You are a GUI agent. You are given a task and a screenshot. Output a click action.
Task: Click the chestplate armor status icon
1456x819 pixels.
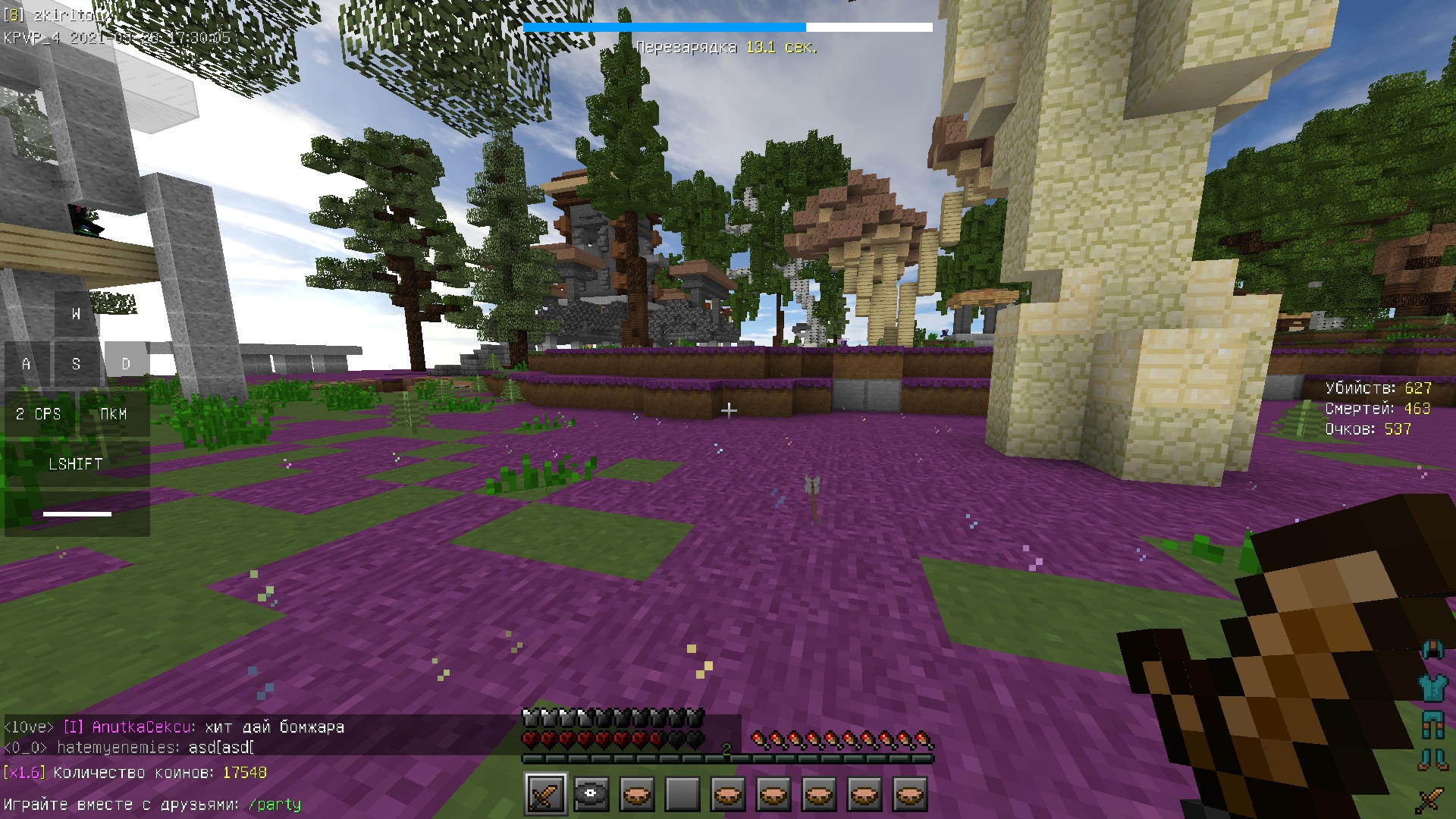[1432, 688]
